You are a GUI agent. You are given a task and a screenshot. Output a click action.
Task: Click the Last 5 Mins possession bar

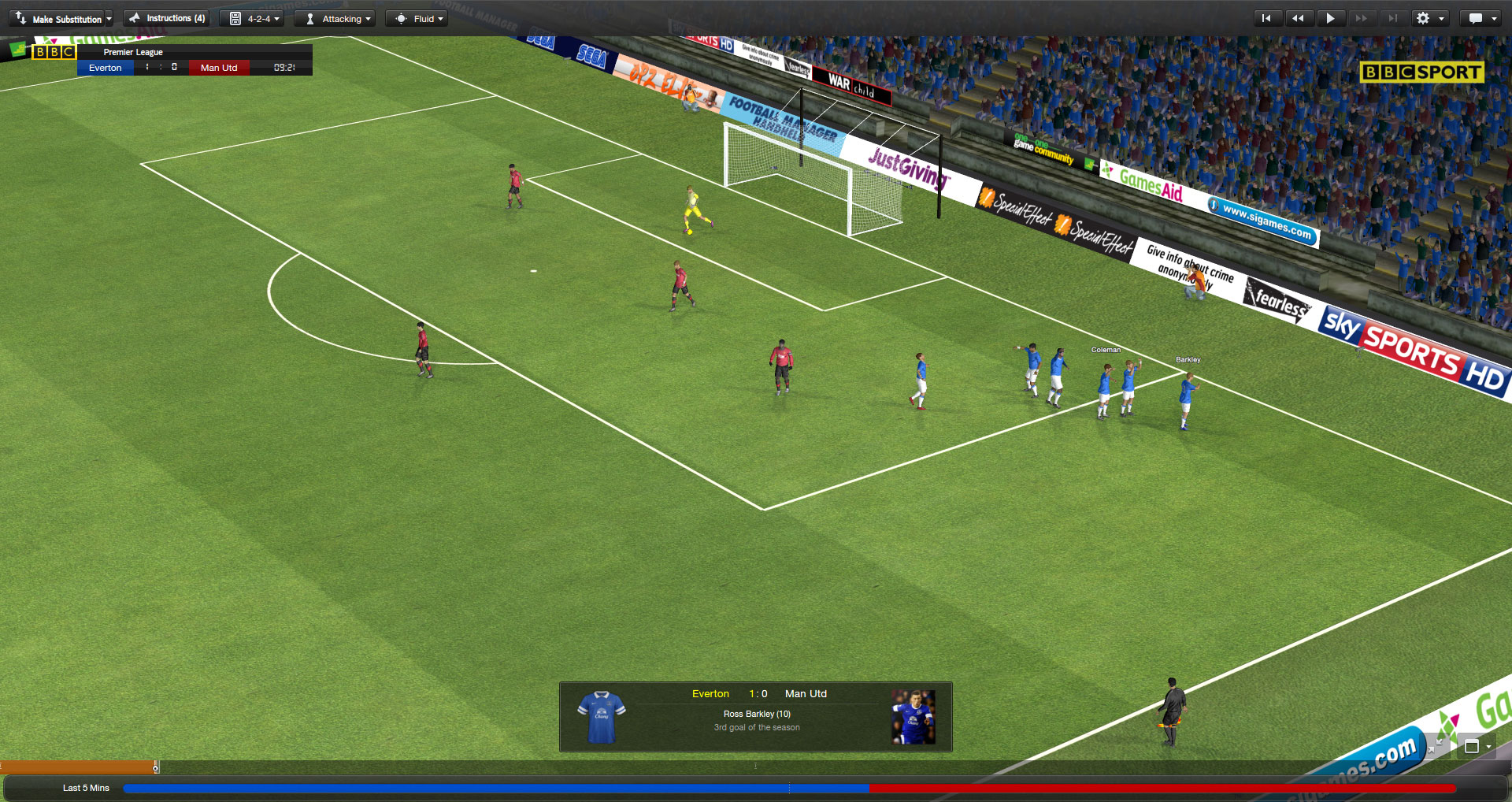789,788
